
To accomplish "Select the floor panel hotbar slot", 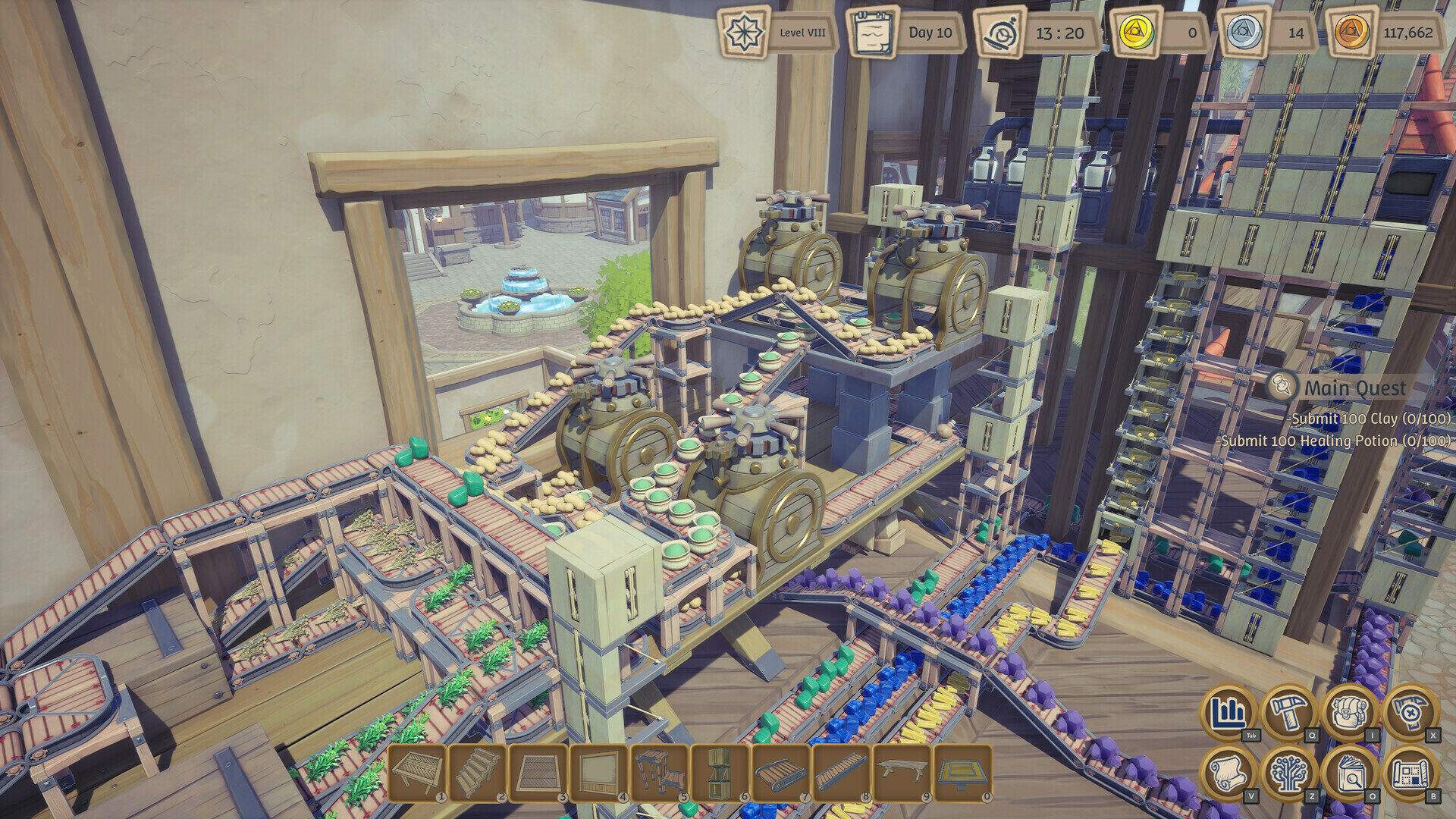I will [538, 773].
